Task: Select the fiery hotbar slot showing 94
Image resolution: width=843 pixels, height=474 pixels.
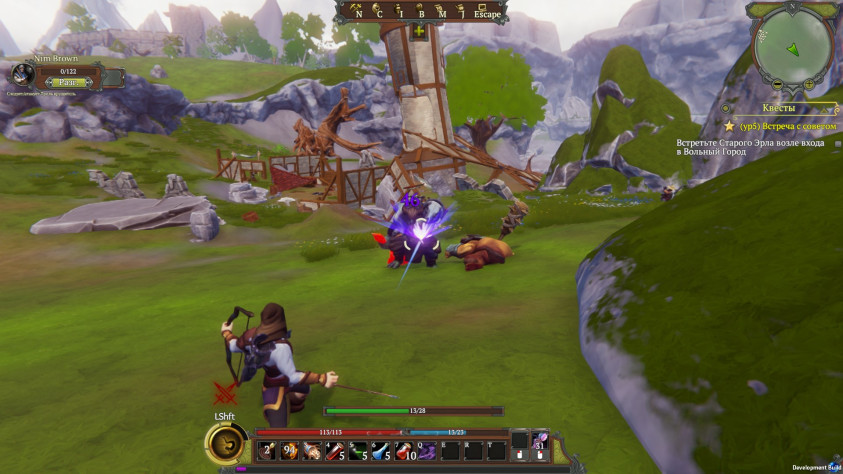Action: 290,451
